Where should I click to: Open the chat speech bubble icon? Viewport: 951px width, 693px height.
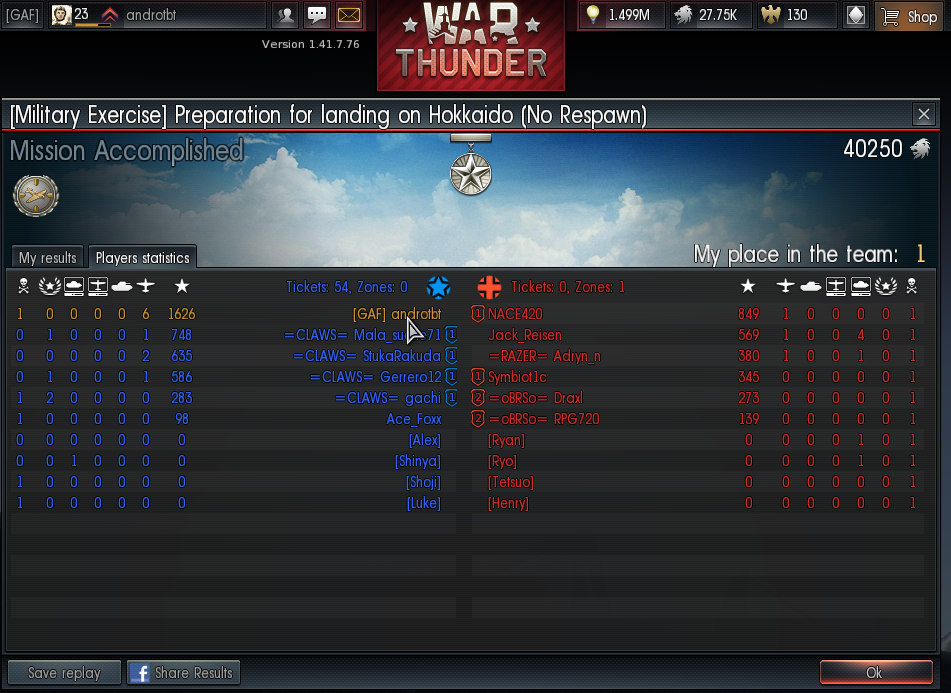pos(317,16)
